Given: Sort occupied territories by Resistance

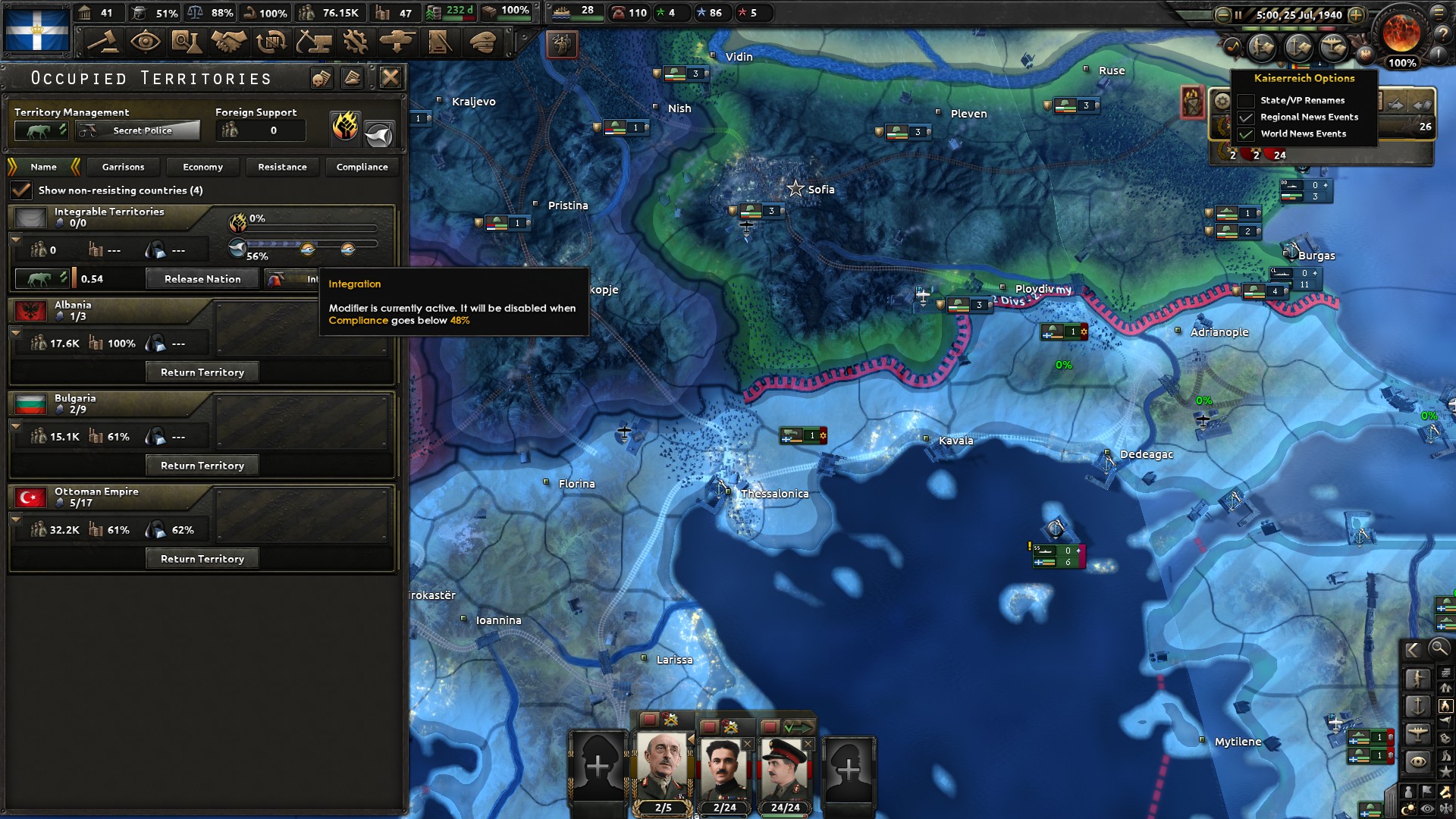Looking at the screenshot, I should pos(282,167).
